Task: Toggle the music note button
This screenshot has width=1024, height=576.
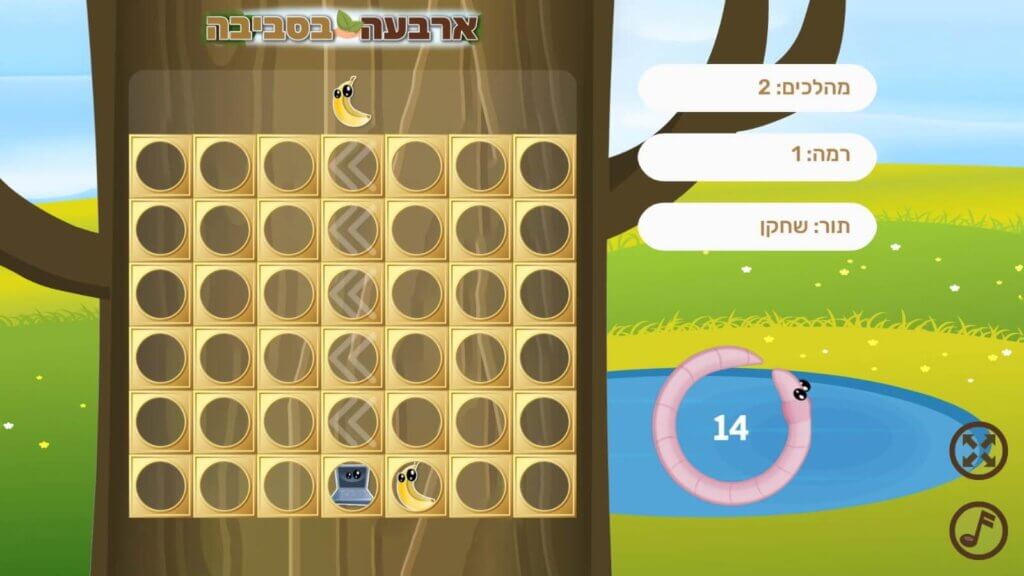Action: [978, 529]
